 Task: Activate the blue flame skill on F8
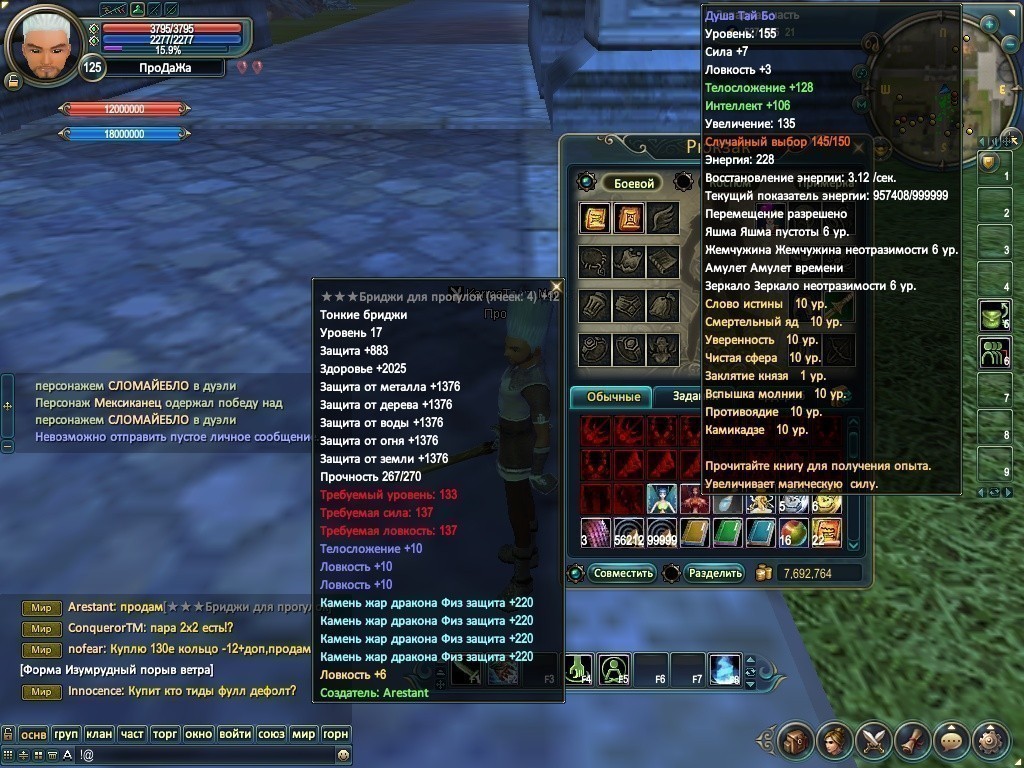724,668
